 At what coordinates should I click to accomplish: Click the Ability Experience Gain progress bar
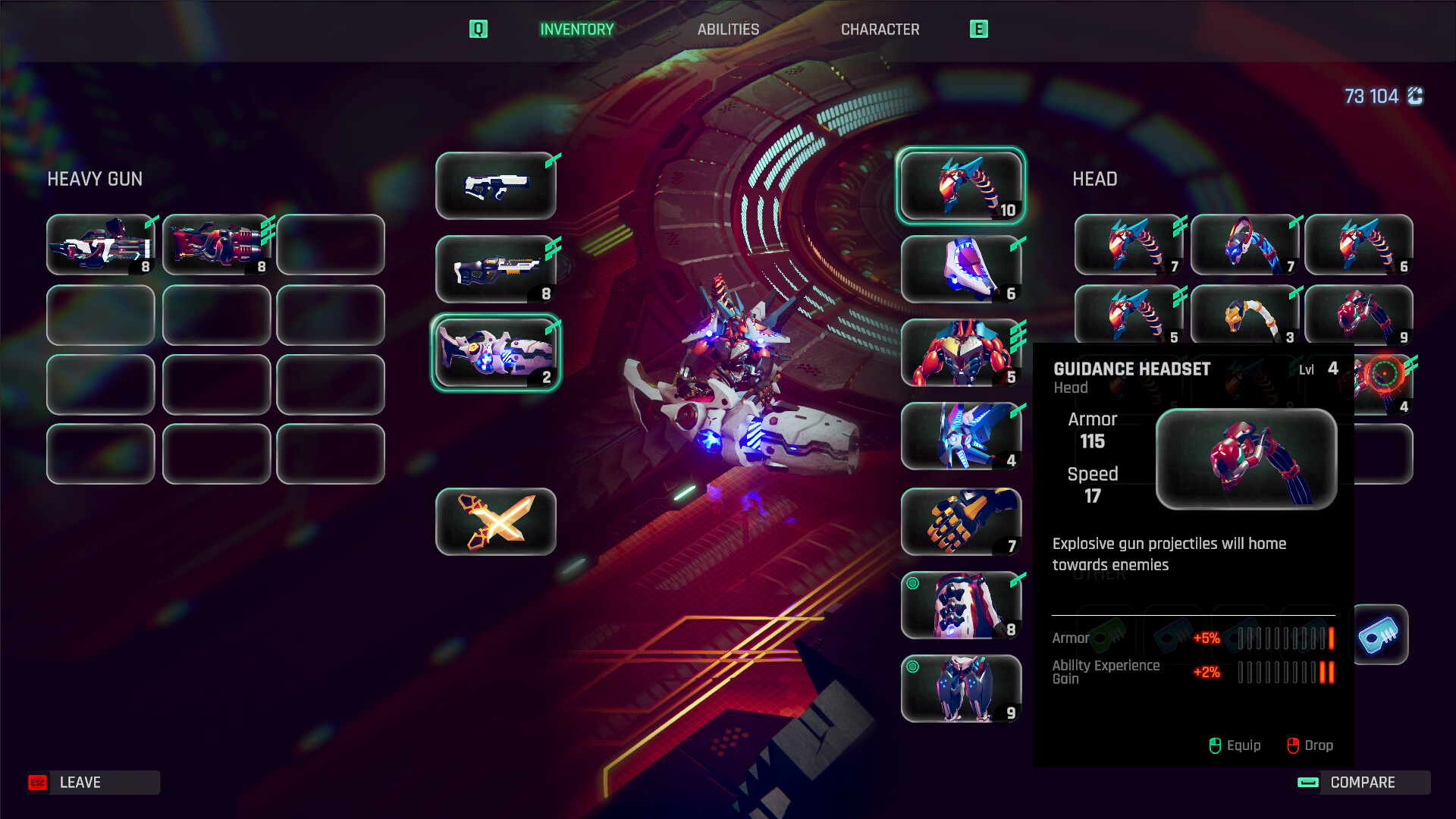click(x=1284, y=670)
